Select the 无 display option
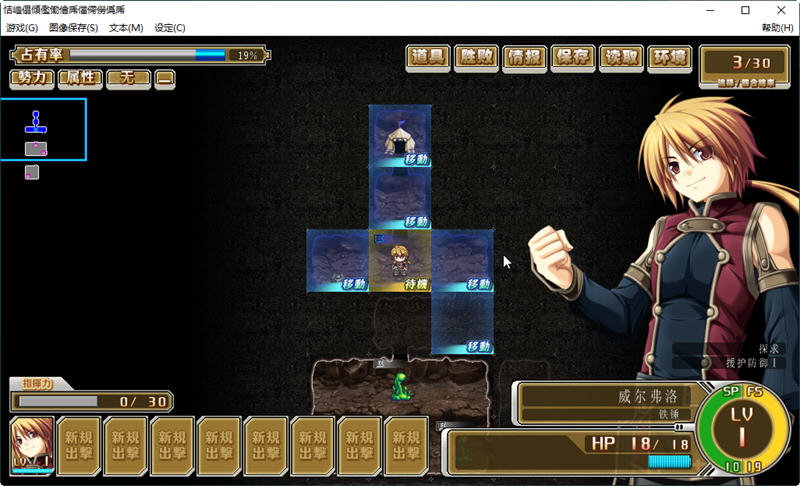Viewport: 800px width, 486px height. click(x=128, y=77)
